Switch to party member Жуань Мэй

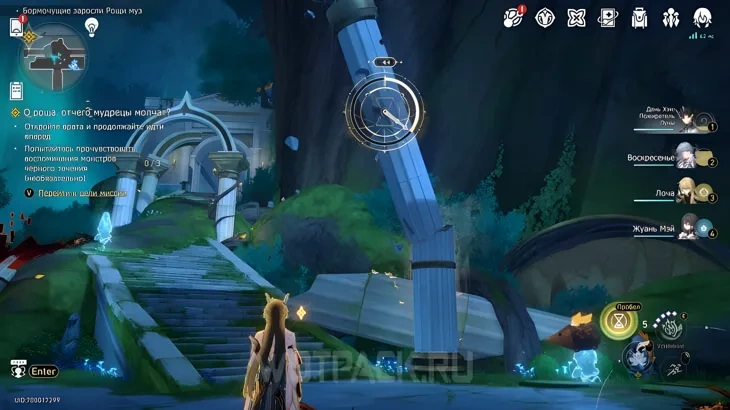pos(689,227)
